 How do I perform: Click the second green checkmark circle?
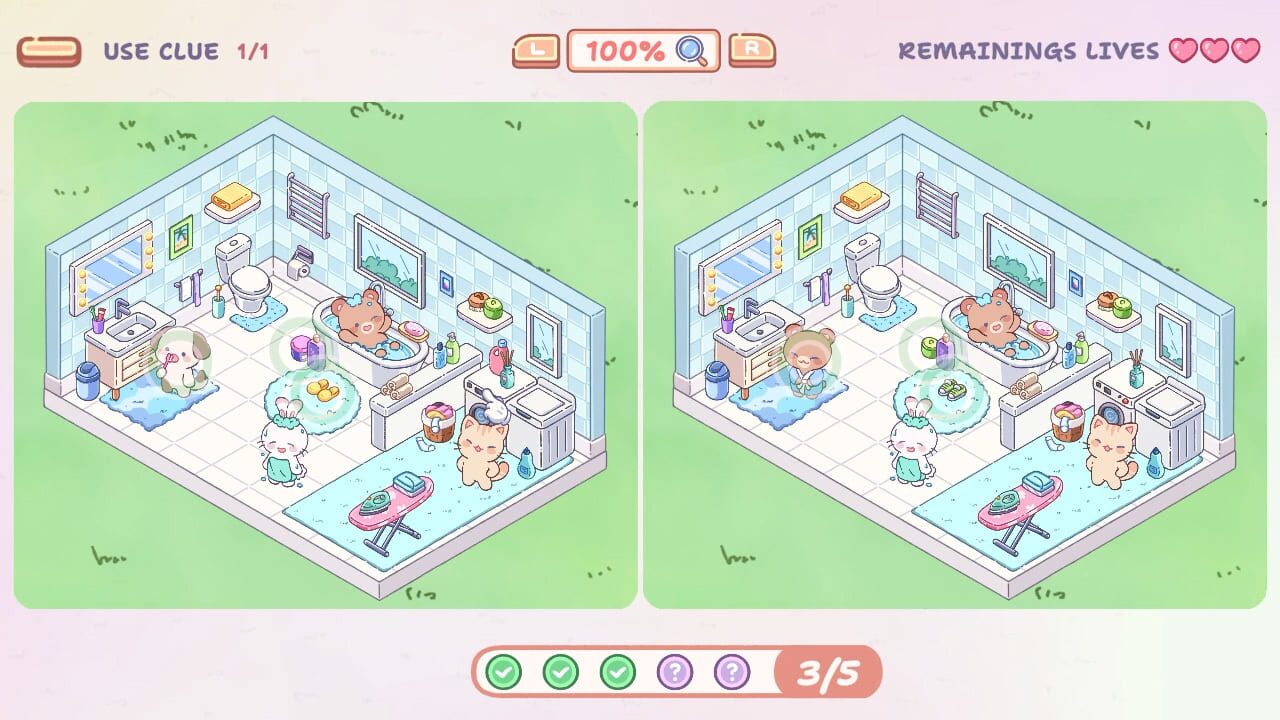(x=562, y=672)
